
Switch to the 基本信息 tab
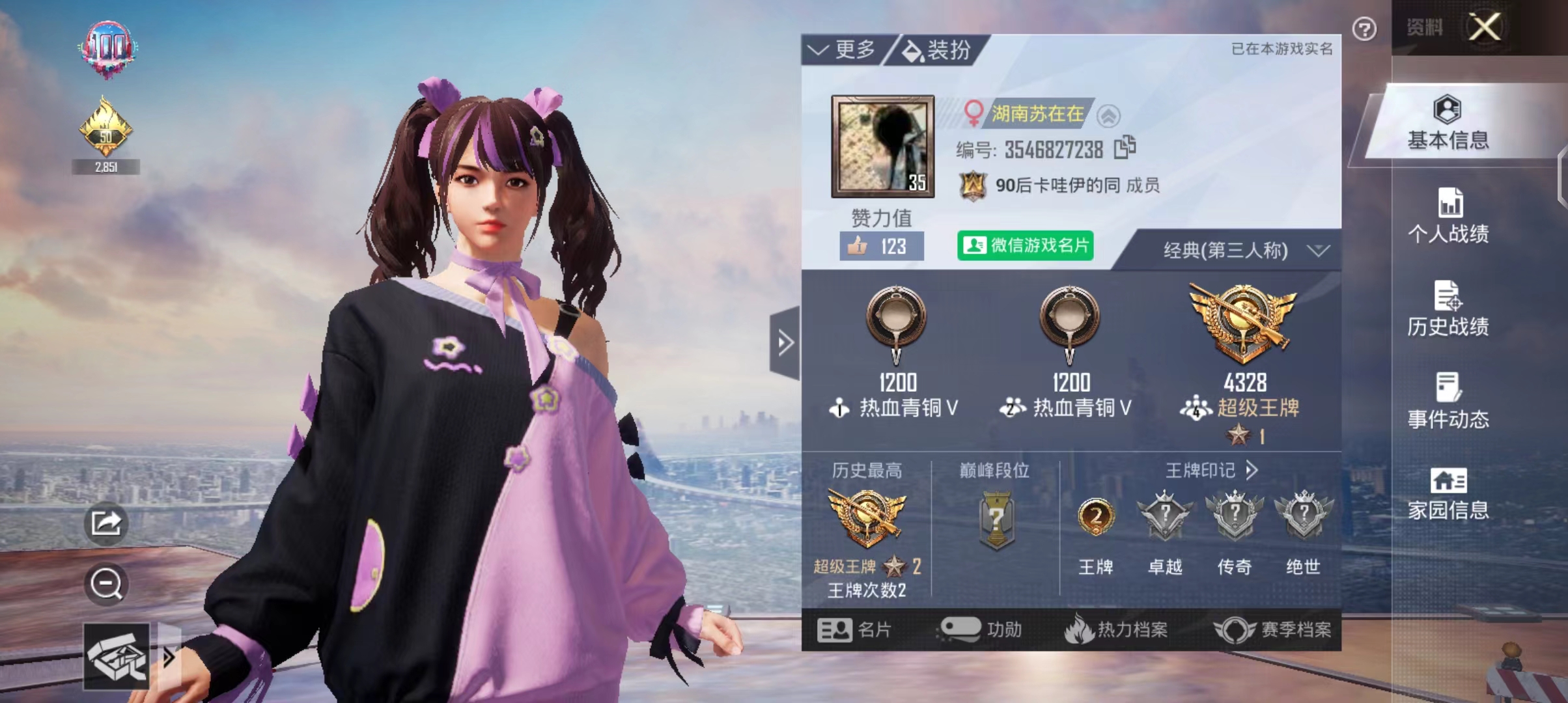(1448, 124)
